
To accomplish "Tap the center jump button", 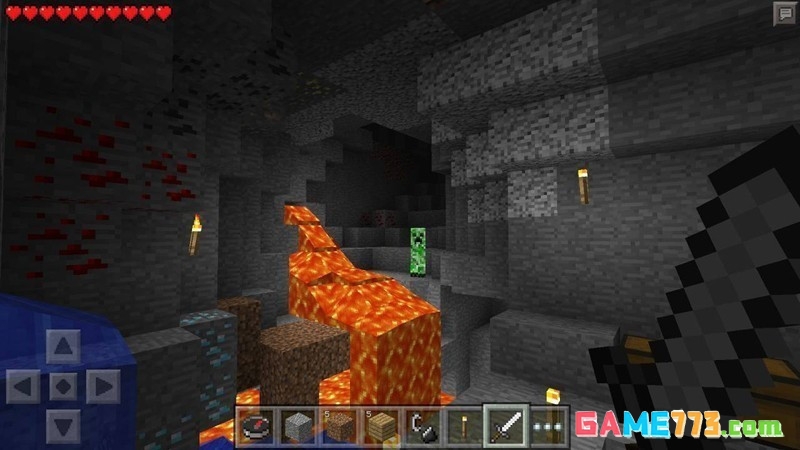I will tap(63, 386).
